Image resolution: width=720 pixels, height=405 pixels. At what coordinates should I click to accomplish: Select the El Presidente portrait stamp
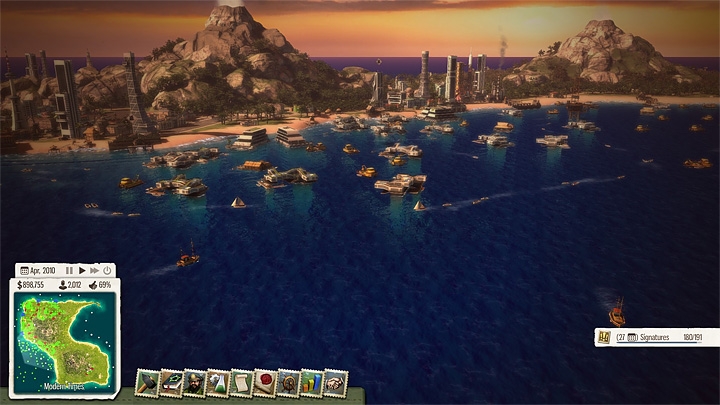pos(195,382)
